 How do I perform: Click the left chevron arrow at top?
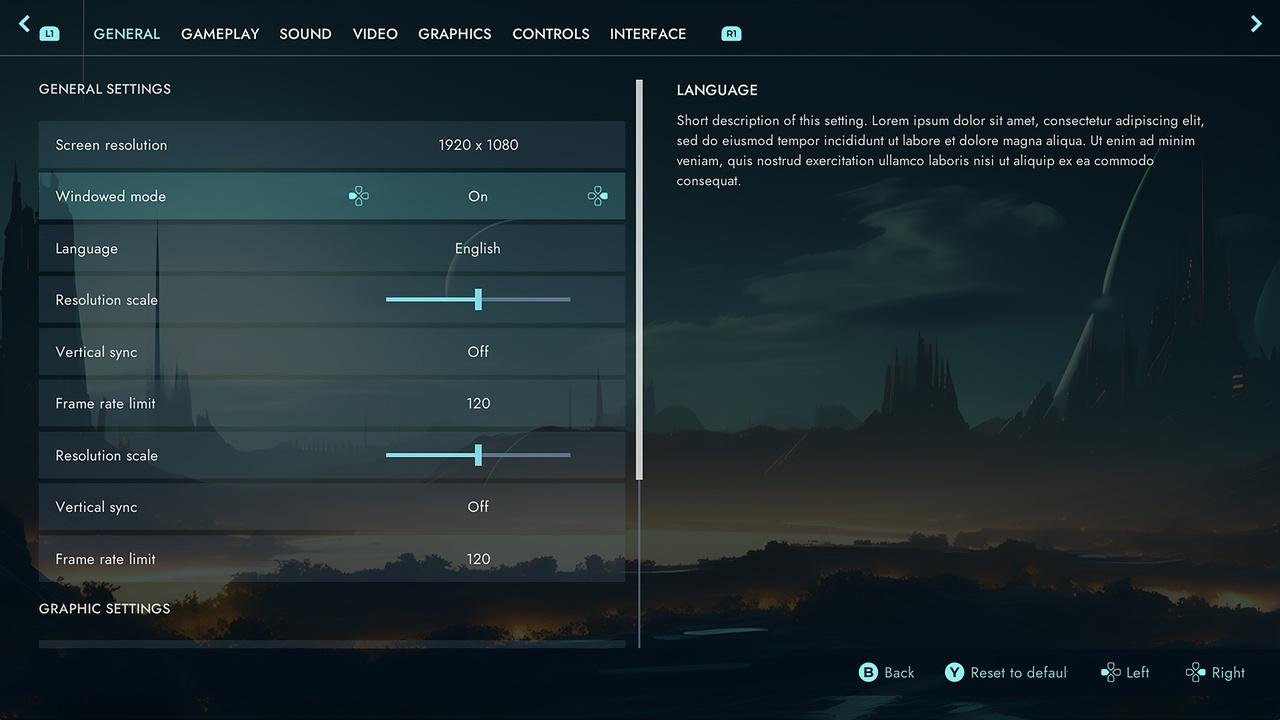pos(25,24)
